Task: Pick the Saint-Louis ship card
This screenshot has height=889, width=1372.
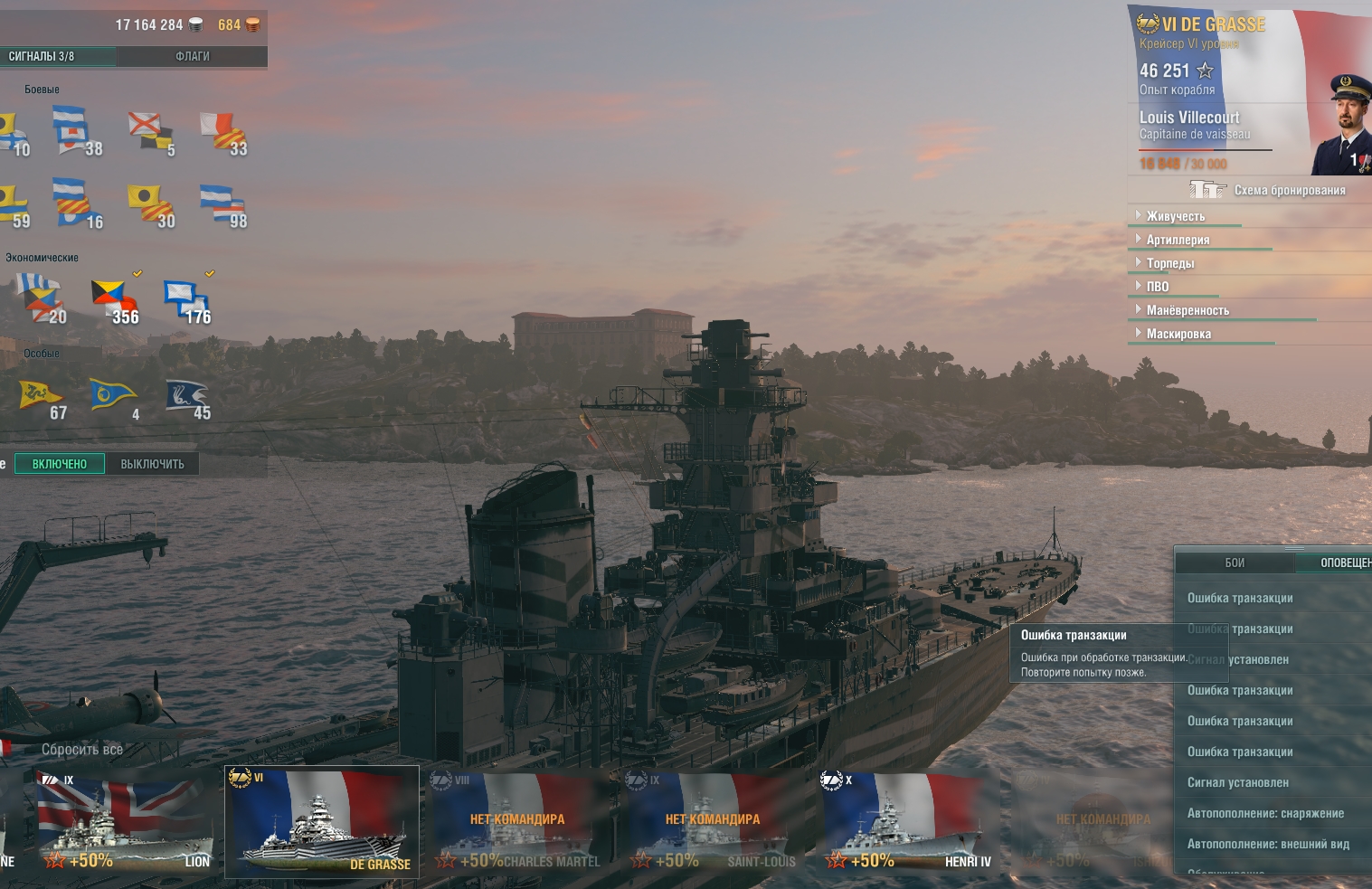Action: 713,821
